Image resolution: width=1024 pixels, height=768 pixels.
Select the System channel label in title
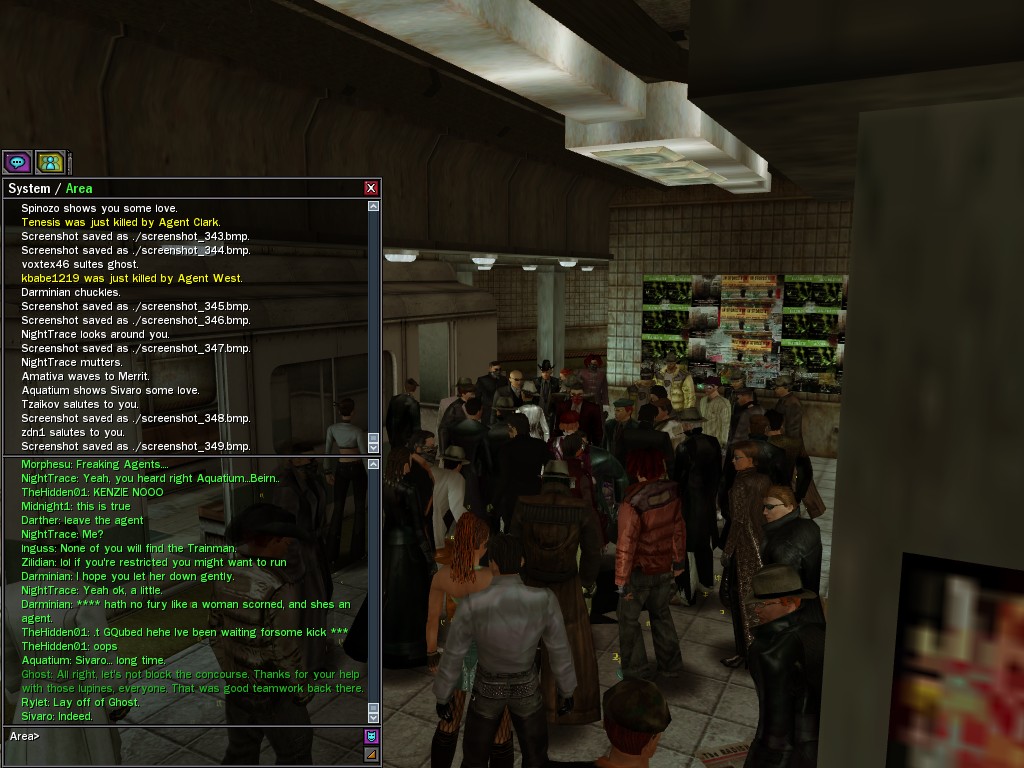[x=29, y=188]
